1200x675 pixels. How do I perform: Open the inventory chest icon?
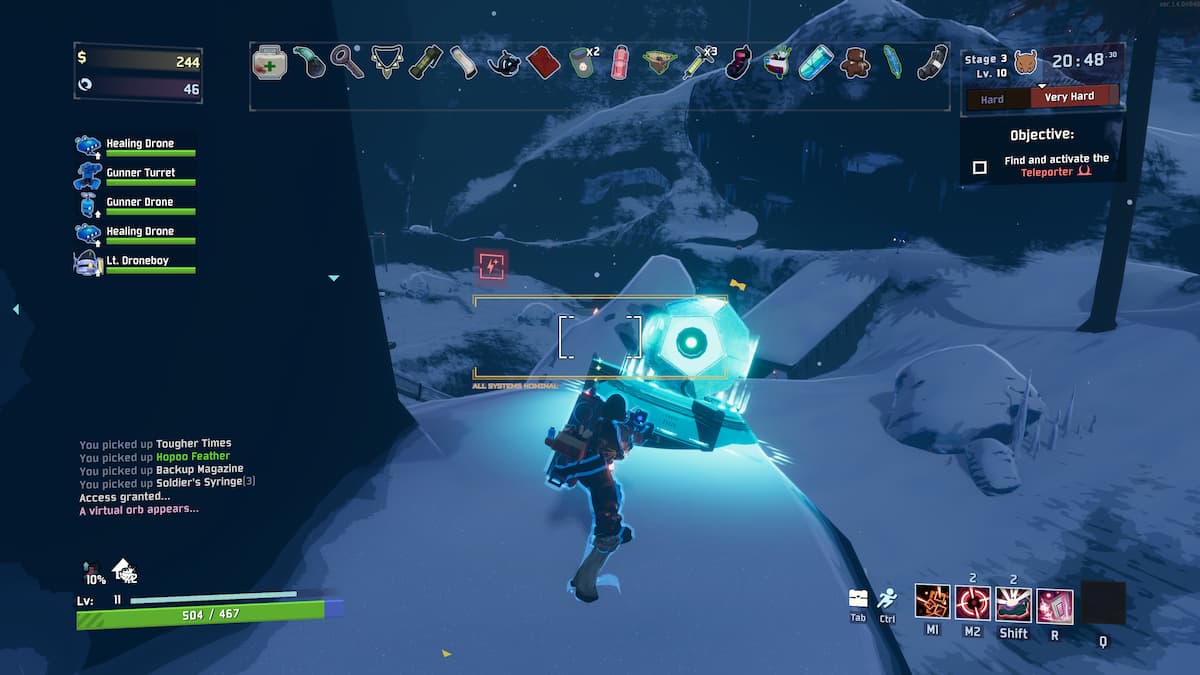[x=858, y=598]
